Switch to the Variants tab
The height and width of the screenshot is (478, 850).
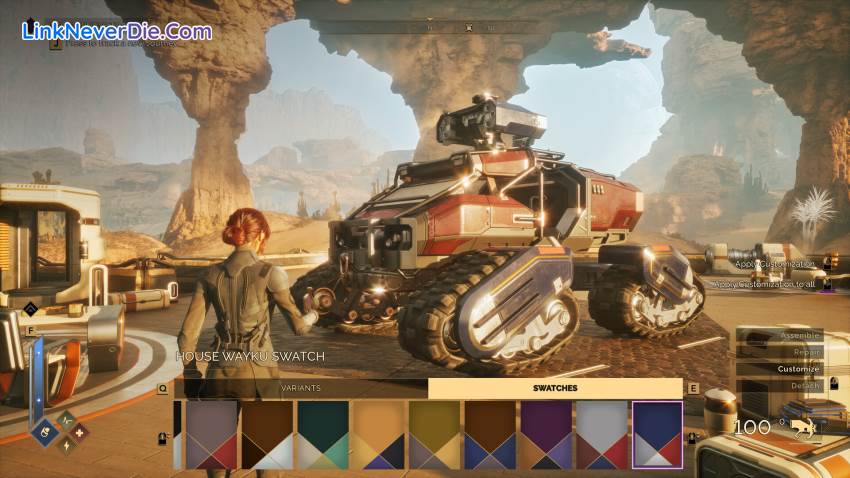(300, 388)
